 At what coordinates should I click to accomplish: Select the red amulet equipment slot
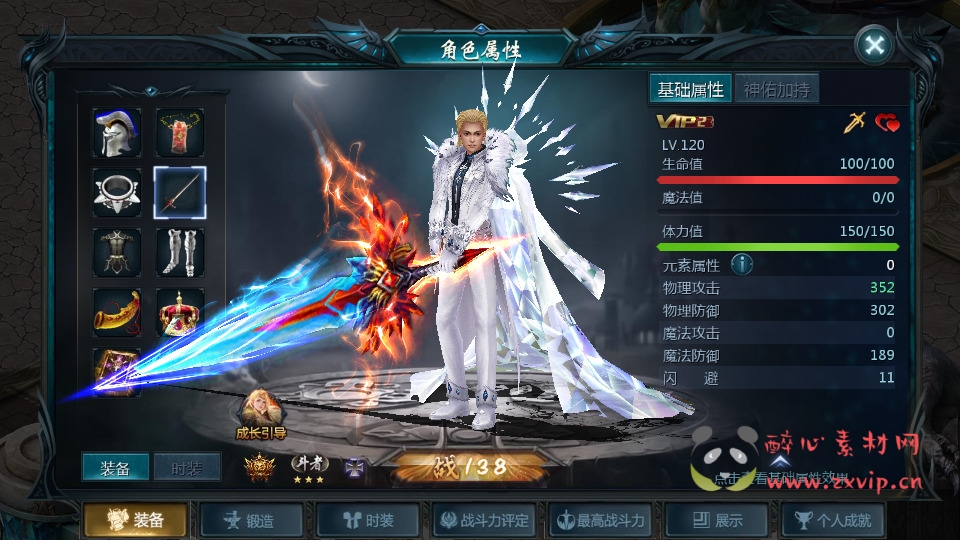click(x=180, y=133)
